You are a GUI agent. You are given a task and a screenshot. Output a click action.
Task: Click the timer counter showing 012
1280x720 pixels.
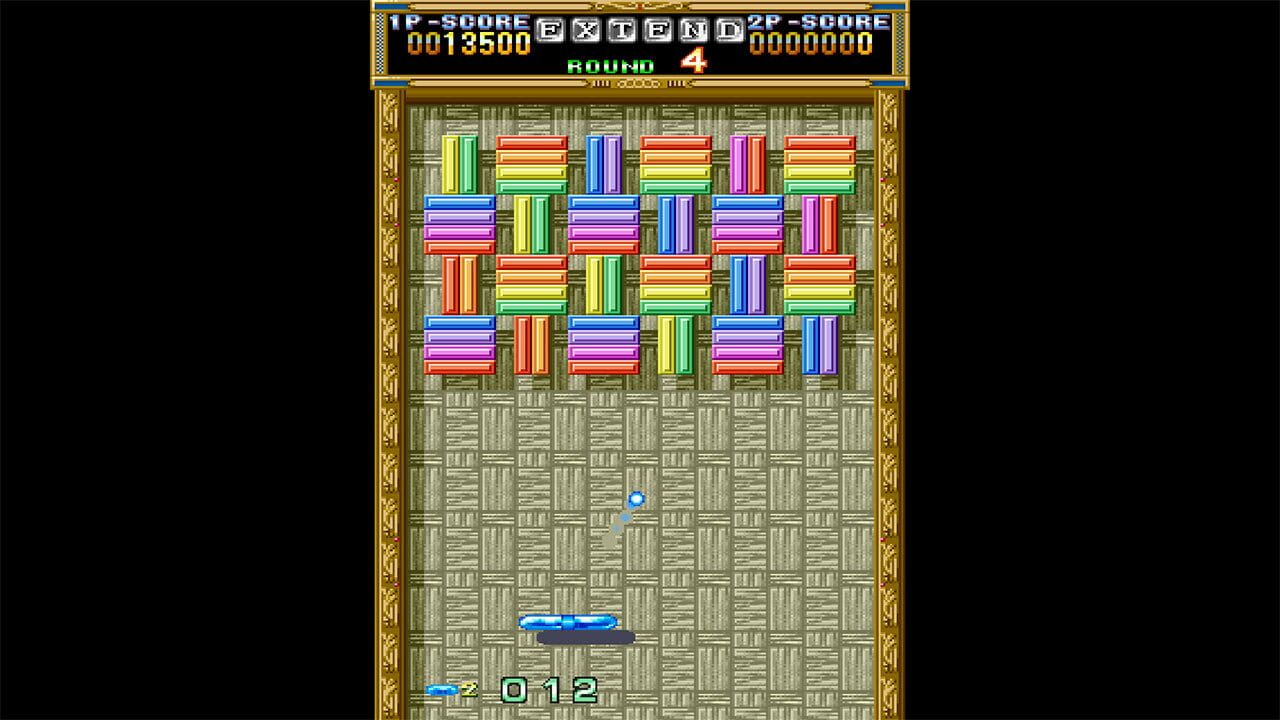[x=547, y=691]
